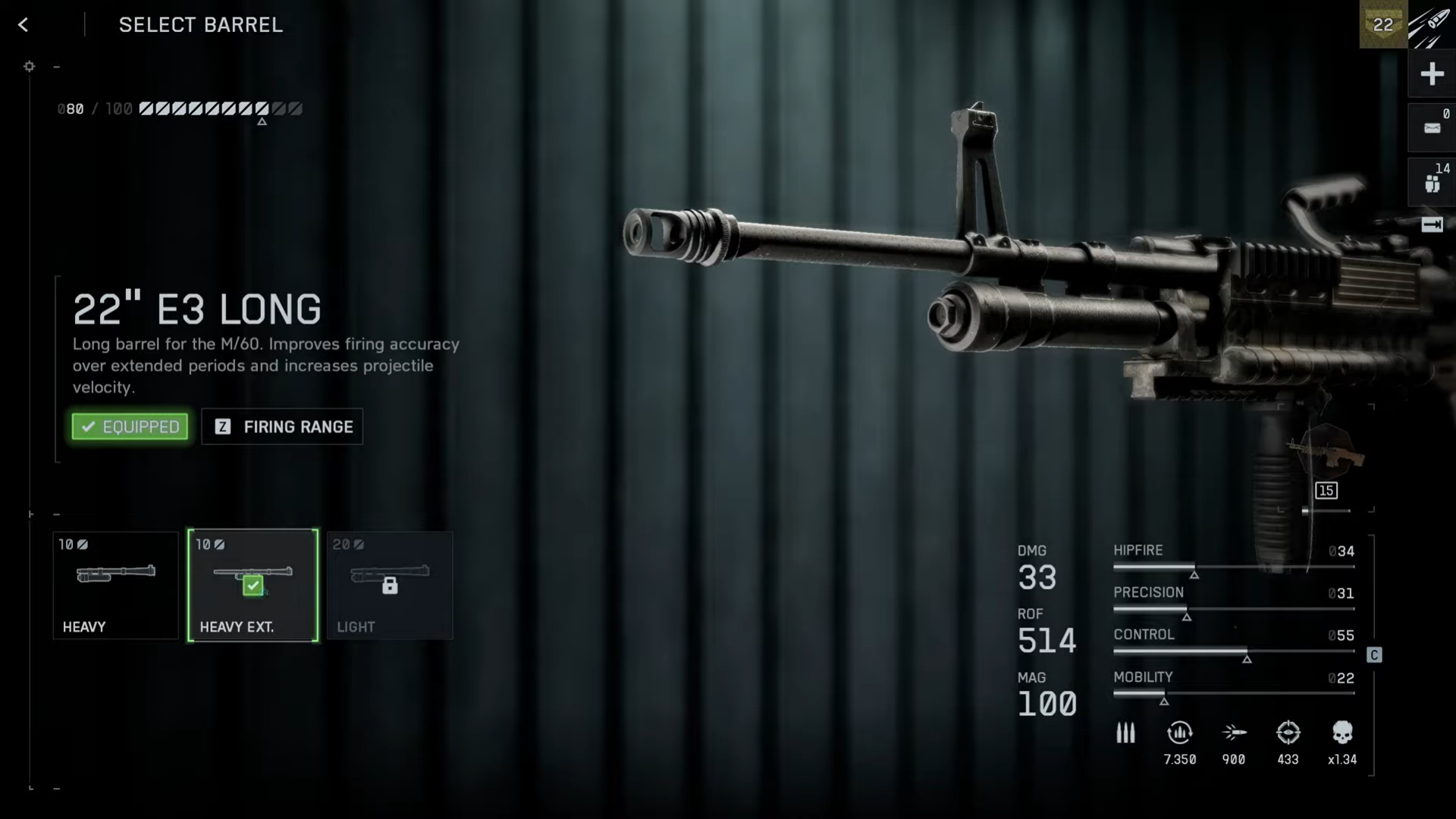Select the HEAVY barrel option

115,585
